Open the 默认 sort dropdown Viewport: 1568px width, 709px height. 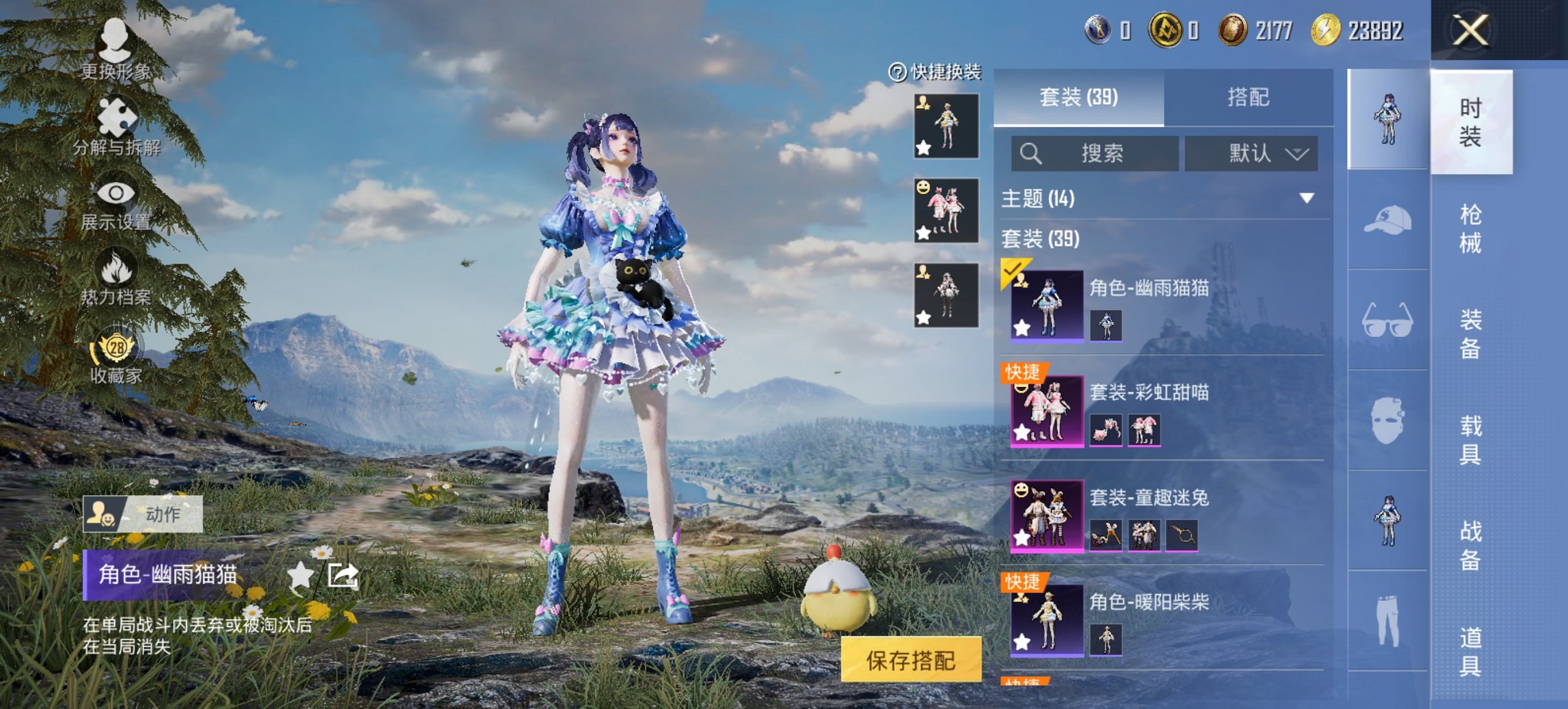coord(1251,154)
